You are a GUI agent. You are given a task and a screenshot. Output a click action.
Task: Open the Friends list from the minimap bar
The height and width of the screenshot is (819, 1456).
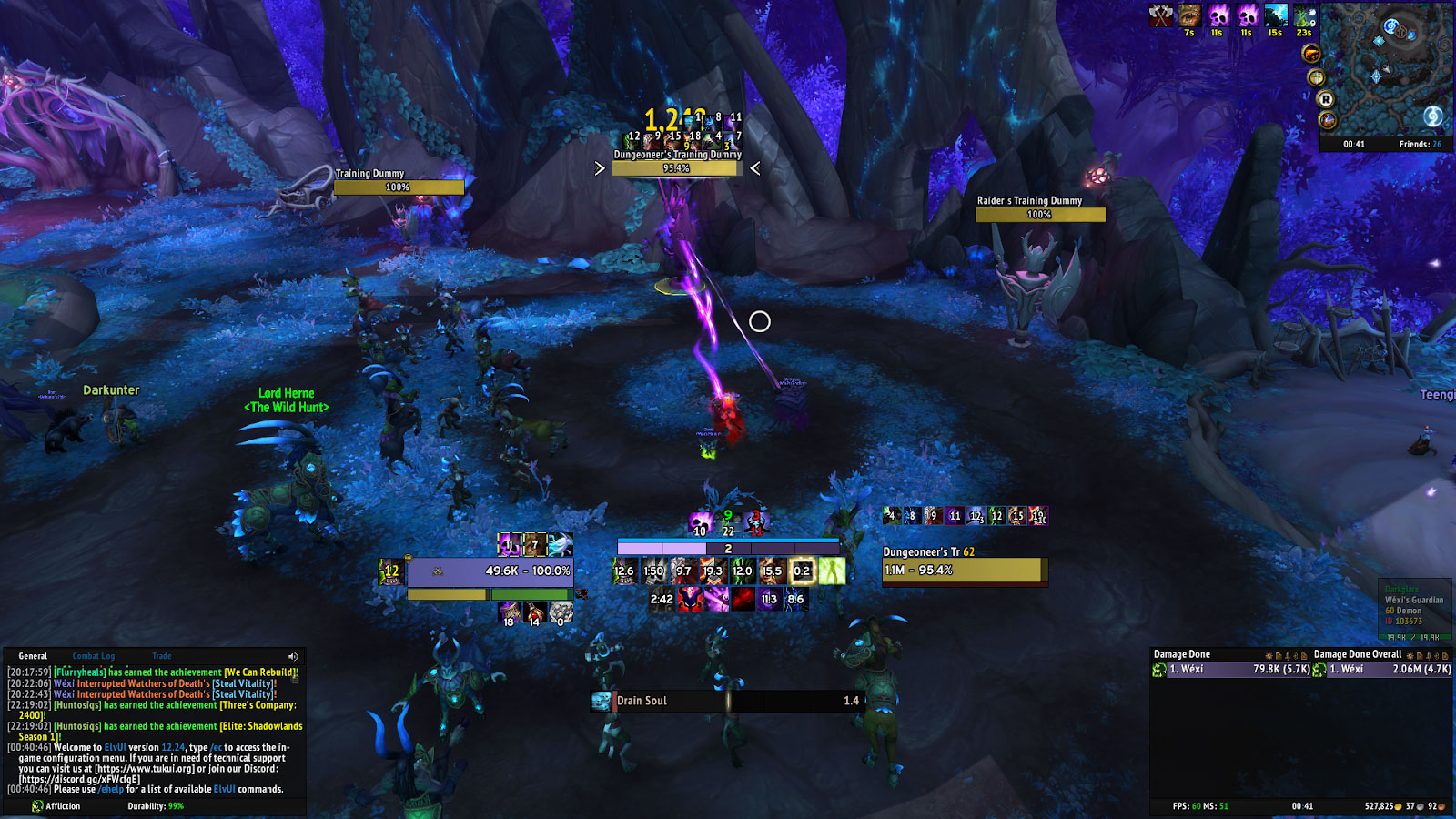point(1420,145)
